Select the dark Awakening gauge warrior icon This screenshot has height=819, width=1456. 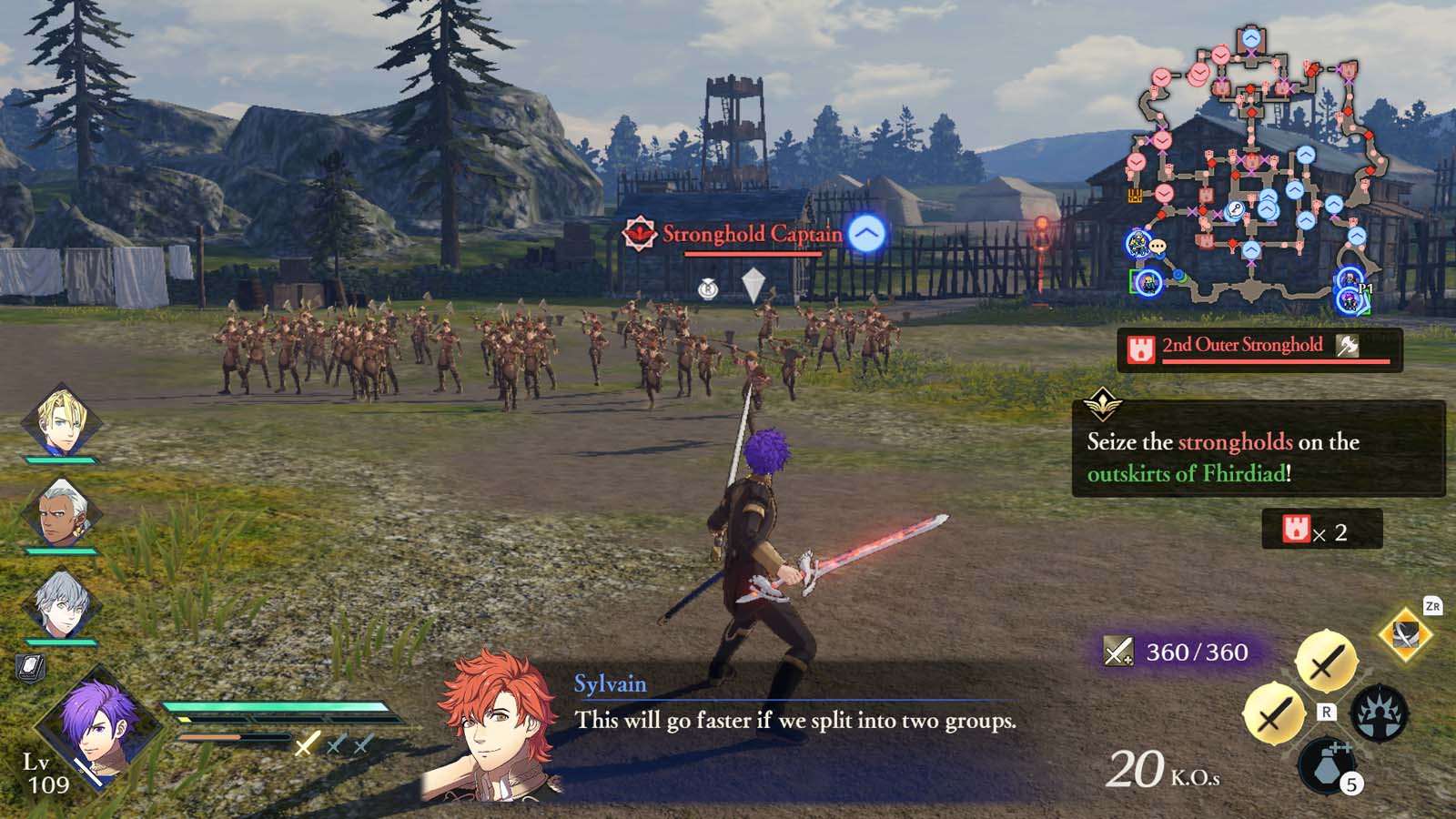(x=1380, y=713)
